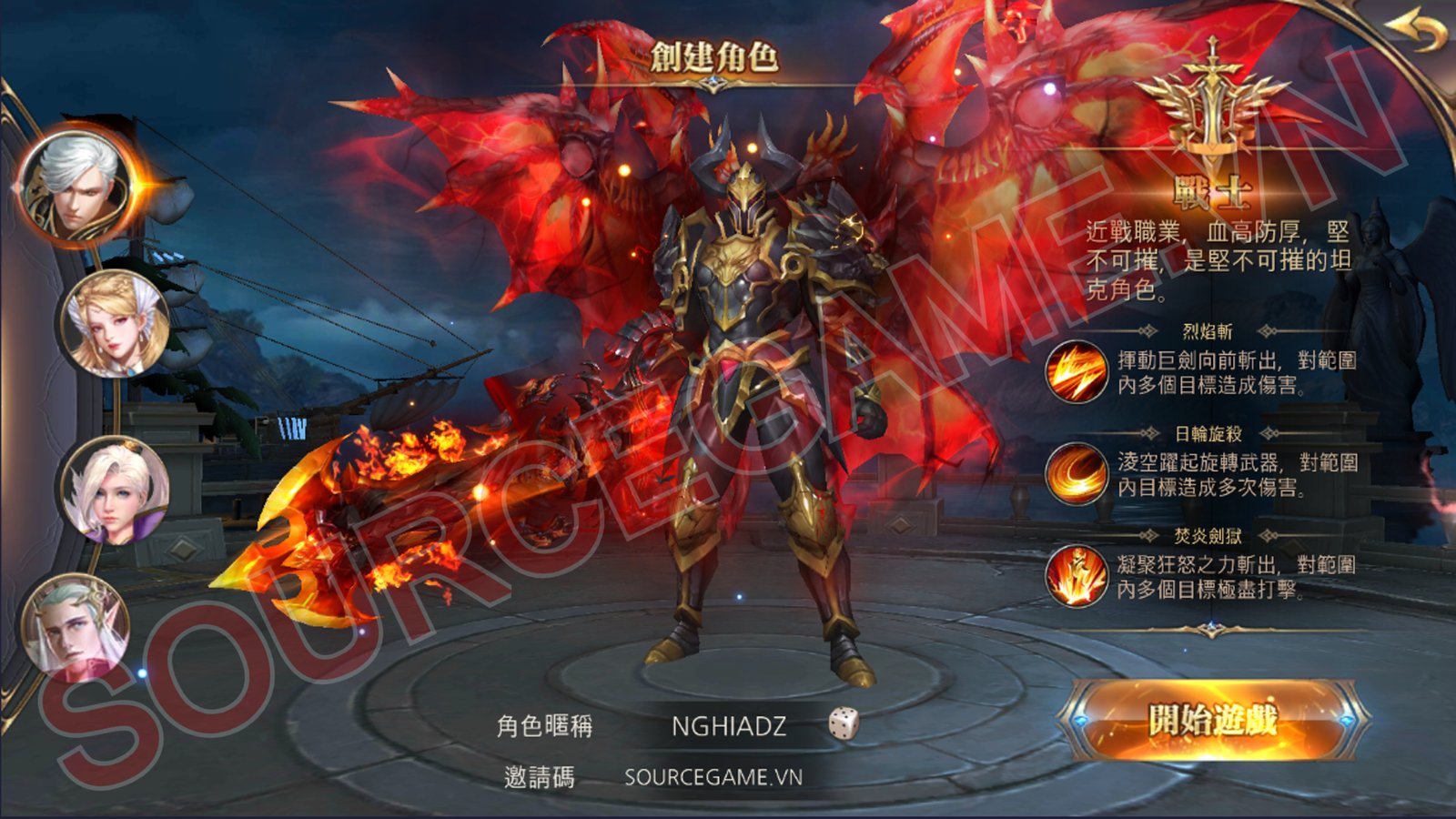This screenshot has height=819, width=1456.
Task: Start the game with 開始遊戲 button
Action: tap(1212, 721)
